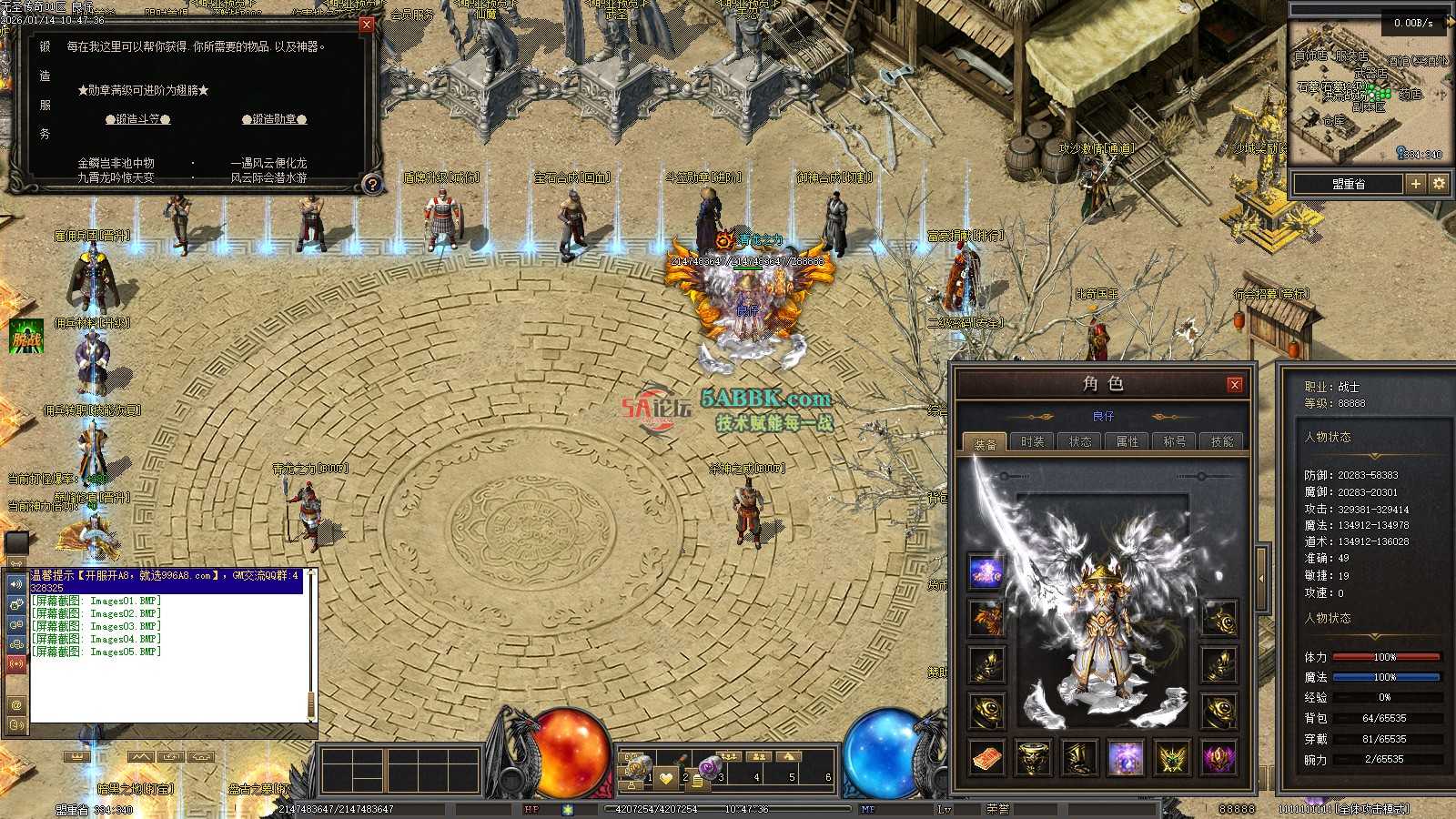Select the 技能 skills tab
Viewport: 1456px width, 819px height.
tap(1221, 442)
